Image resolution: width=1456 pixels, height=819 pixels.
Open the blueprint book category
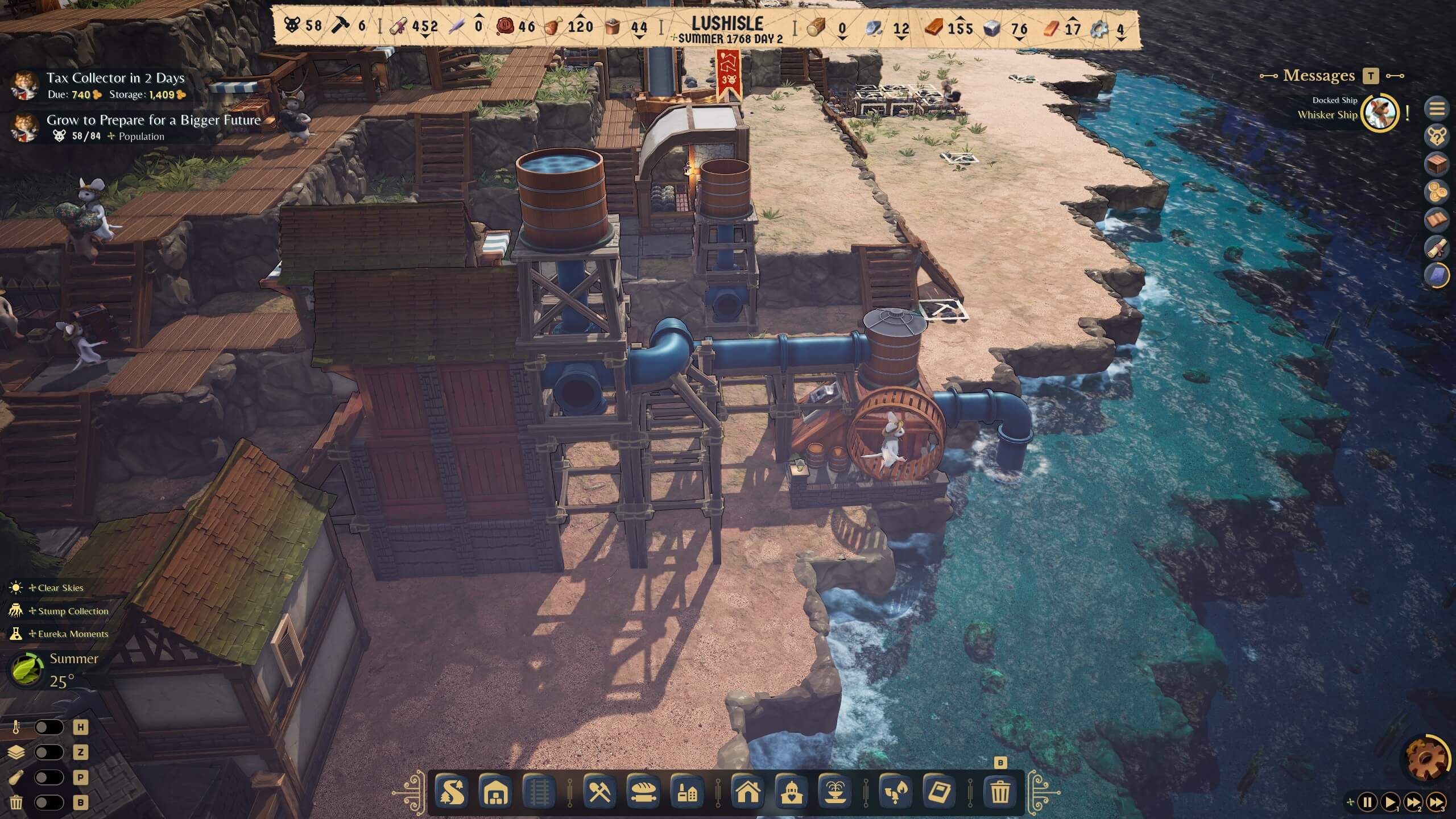pyautogui.click(x=939, y=792)
